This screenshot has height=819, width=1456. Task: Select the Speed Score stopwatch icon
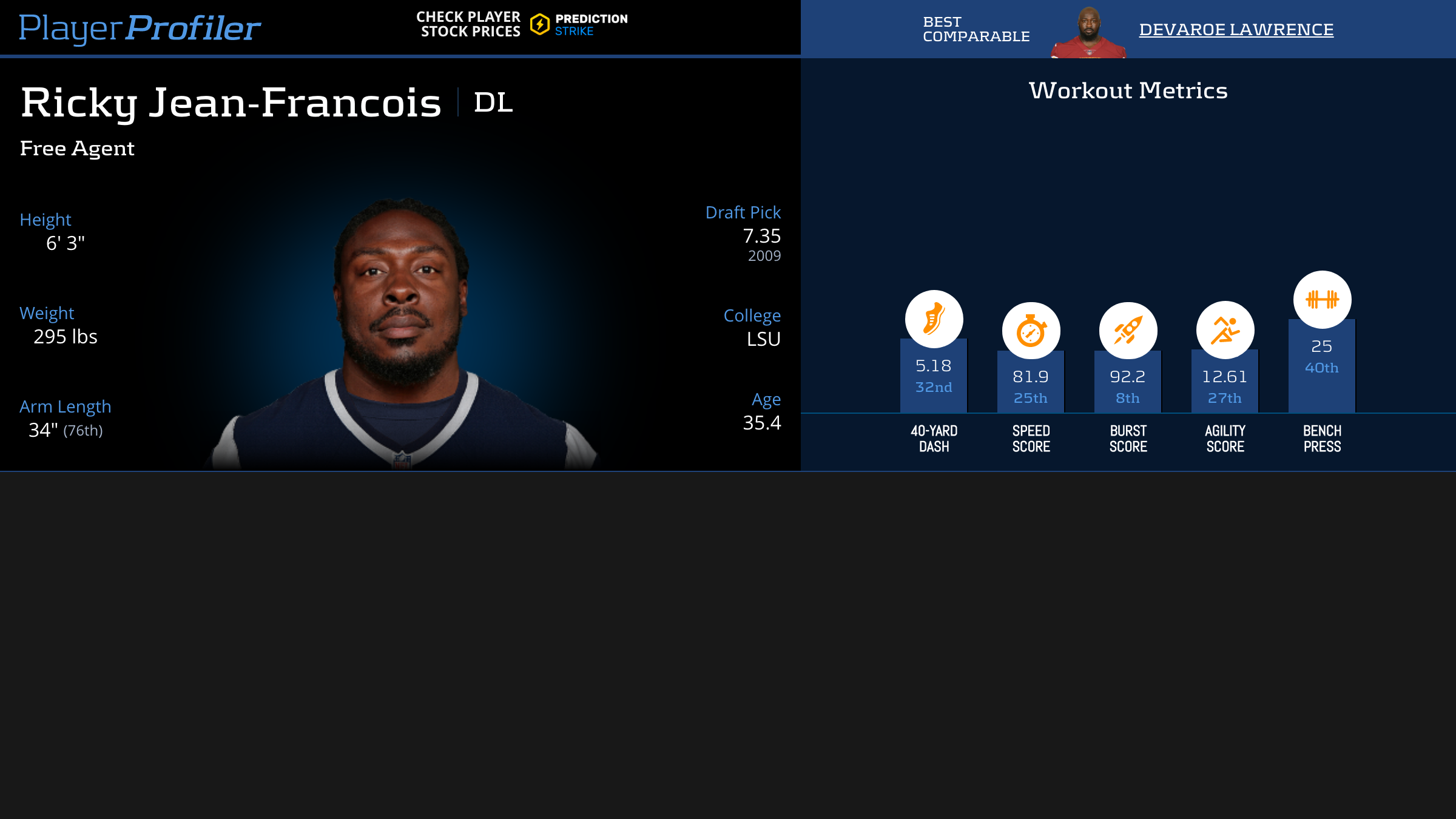click(x=1031, y=331)
